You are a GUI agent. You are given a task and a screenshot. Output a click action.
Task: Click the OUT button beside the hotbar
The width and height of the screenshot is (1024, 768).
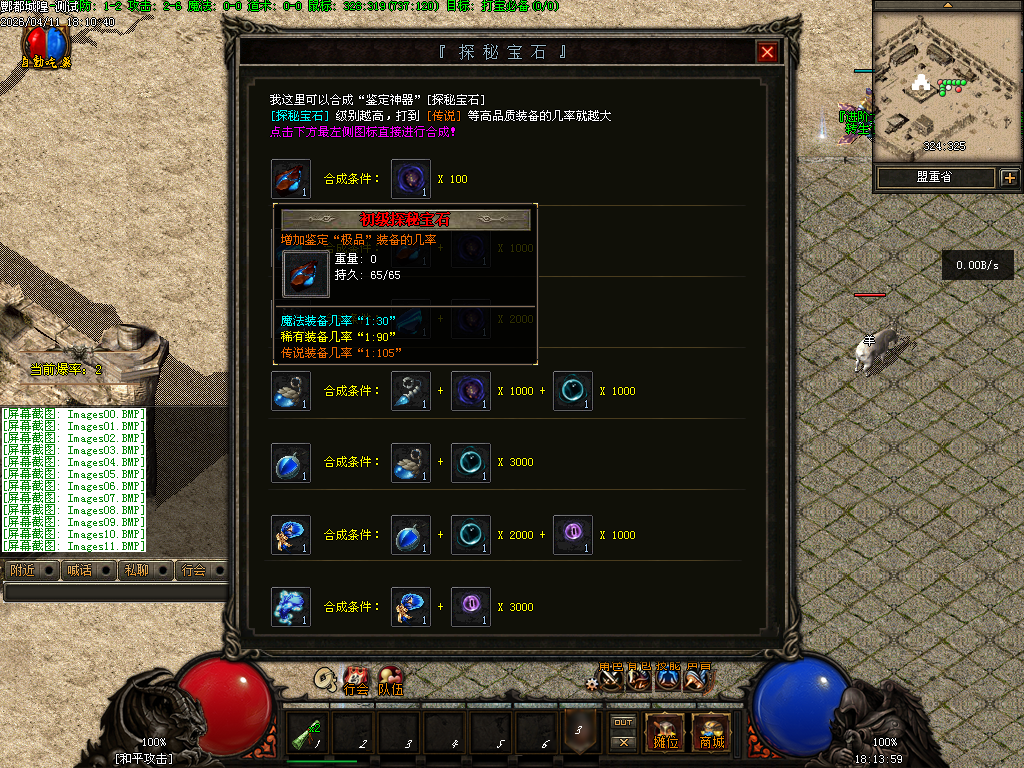623,722
